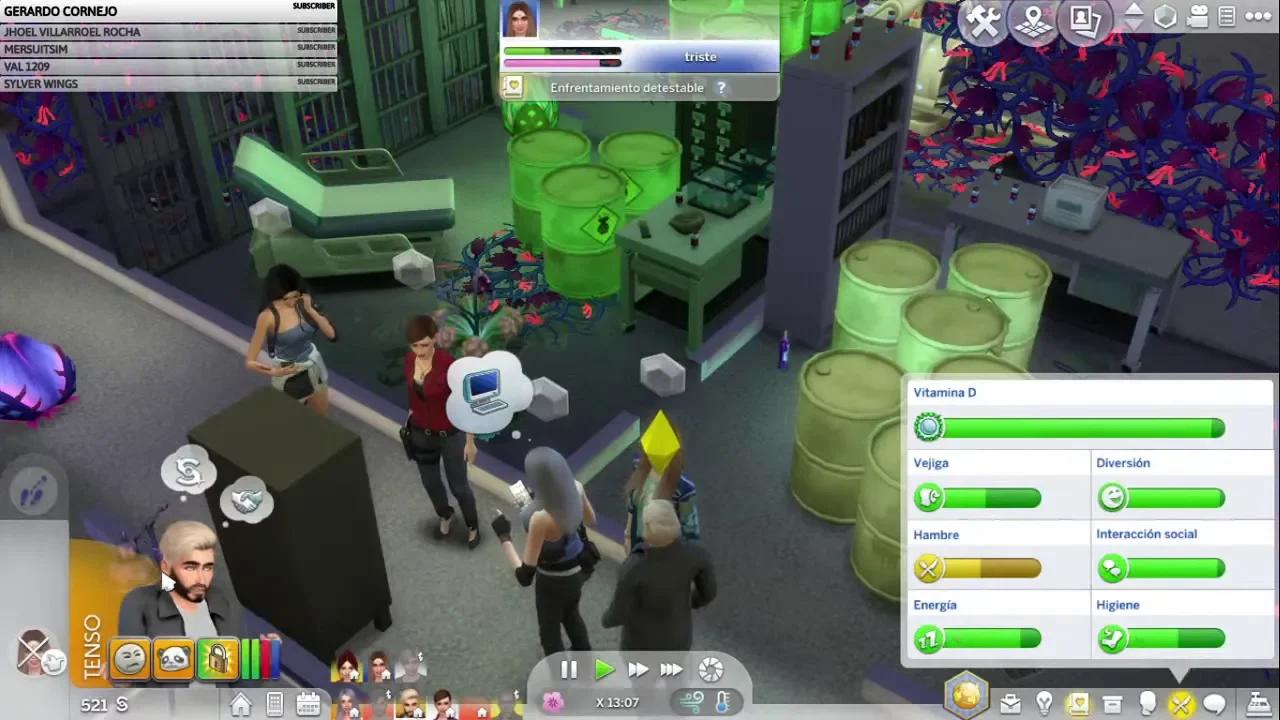
Task: Click the help question mark on Enfrentamiento detestable
Action: pos(721,88)
